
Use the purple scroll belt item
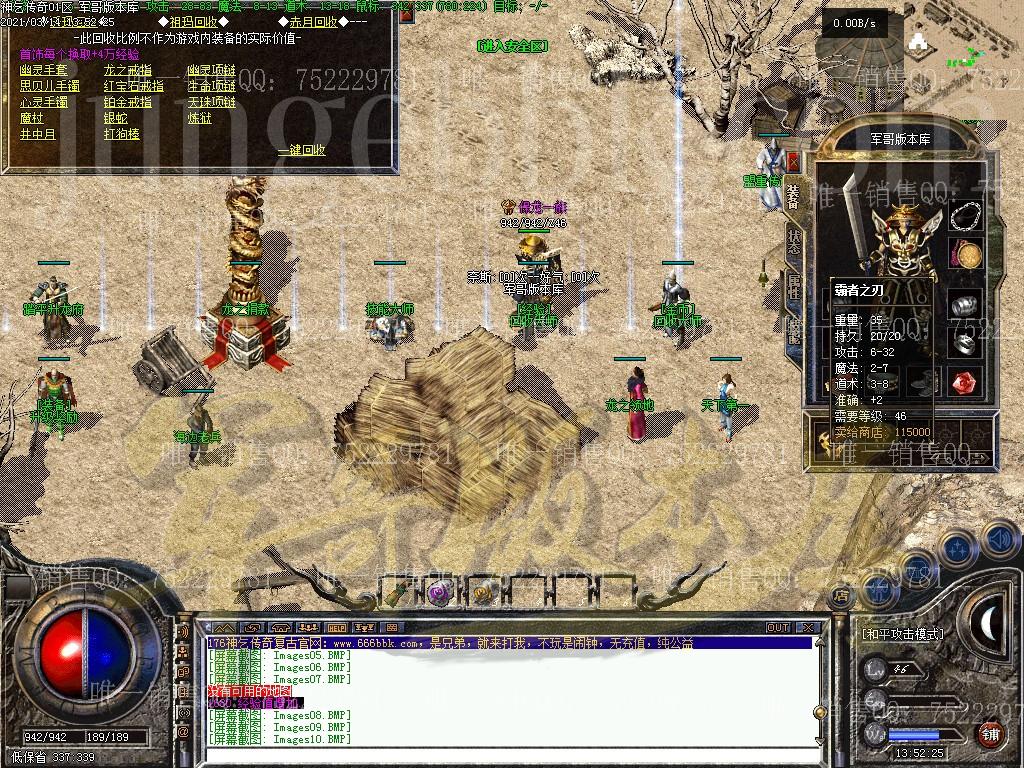(439, 593)
